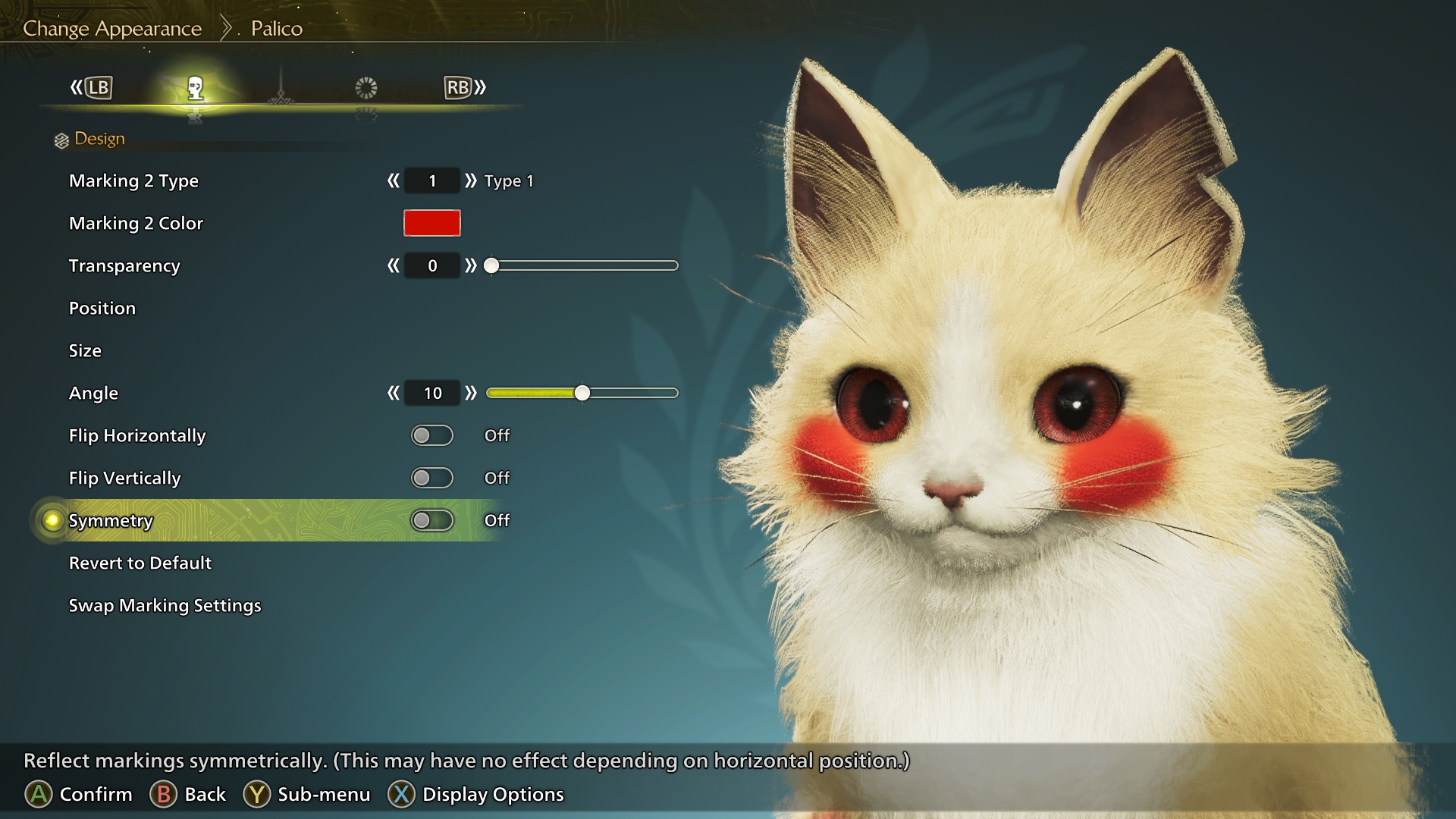This screenshot has height=819, width=1456.
Task: Decrease Marking 2 Type with left arrow
Action: 393,180
